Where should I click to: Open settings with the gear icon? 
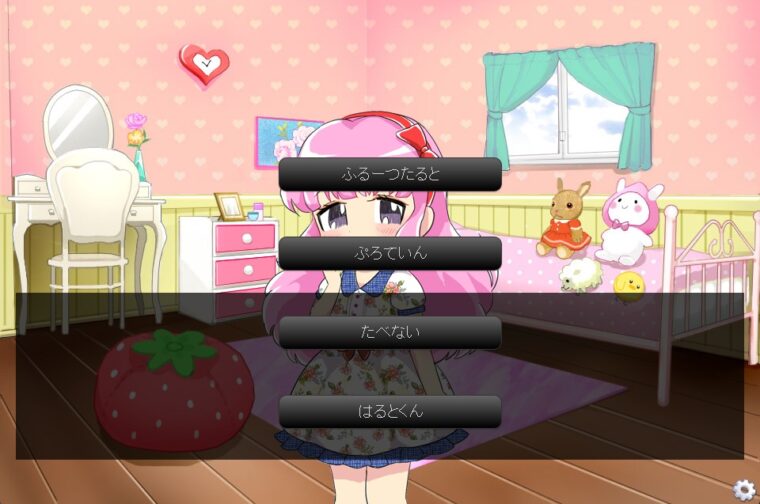(743, 489)
